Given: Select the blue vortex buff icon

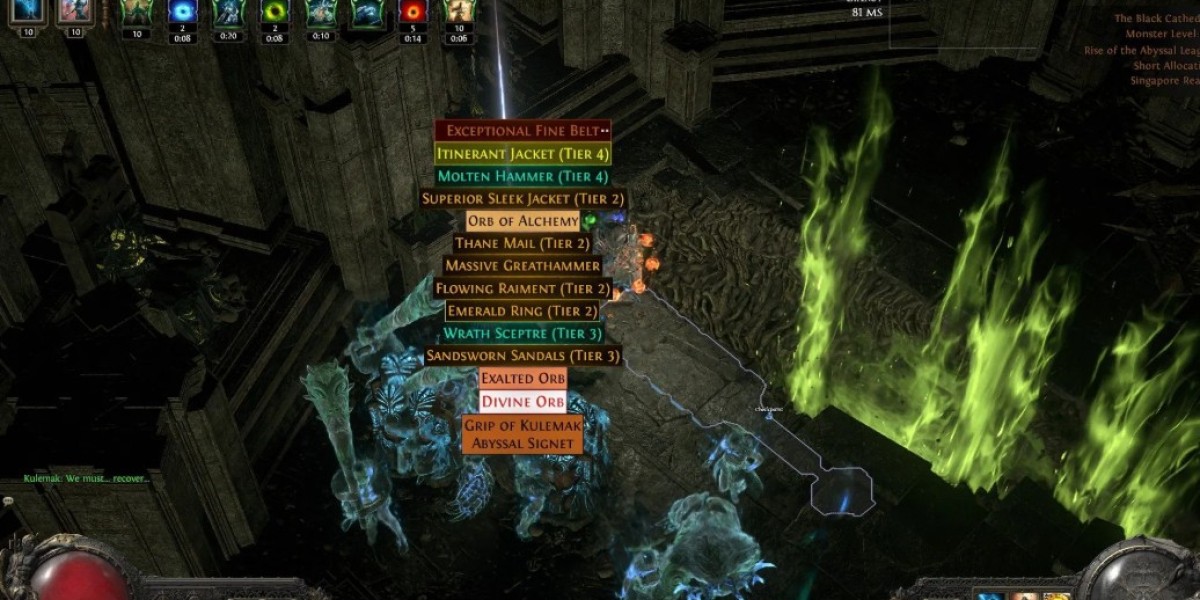Looking at the screenshot, I should coord(182,12).
